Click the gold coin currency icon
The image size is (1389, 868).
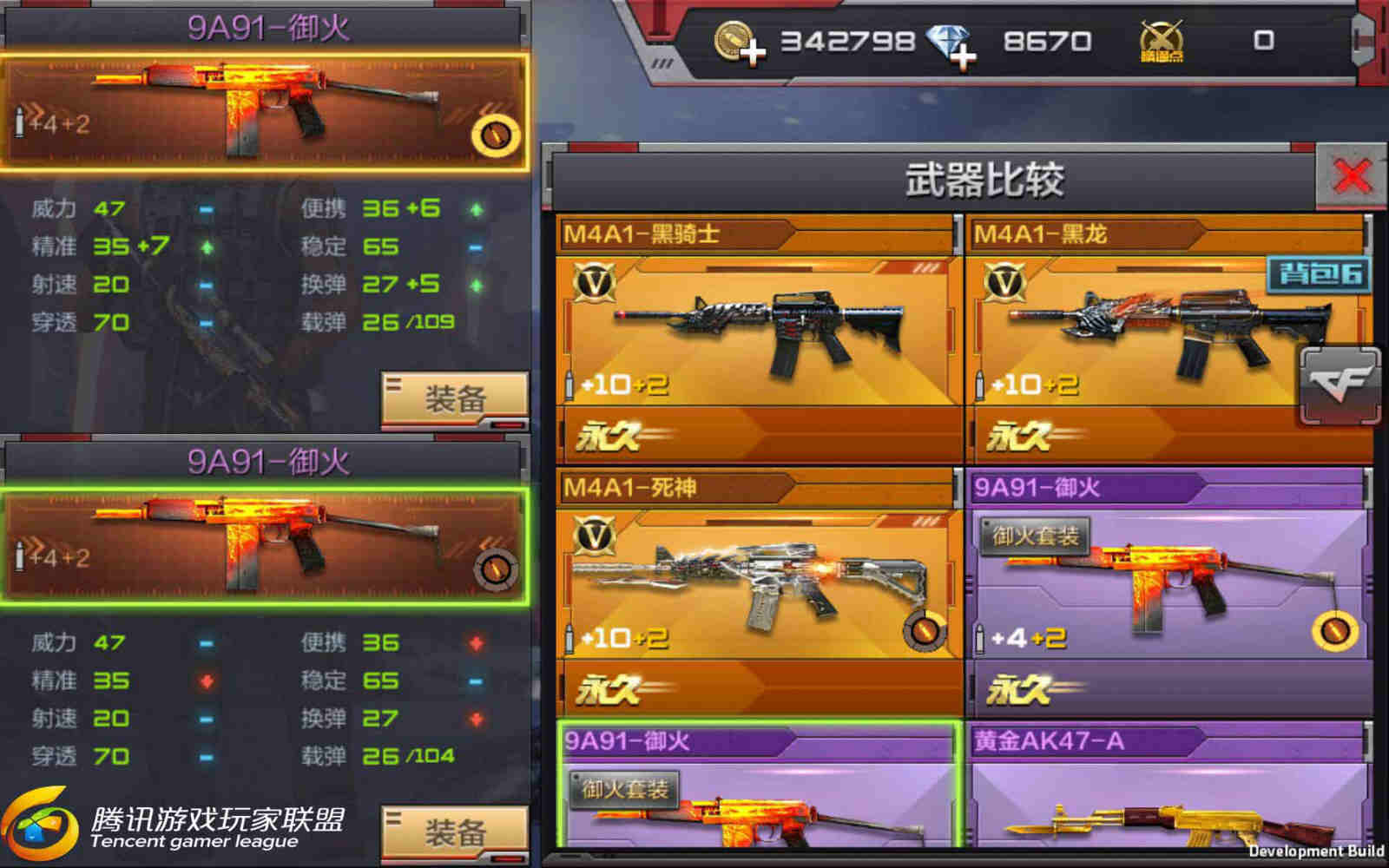pos(734,39)
